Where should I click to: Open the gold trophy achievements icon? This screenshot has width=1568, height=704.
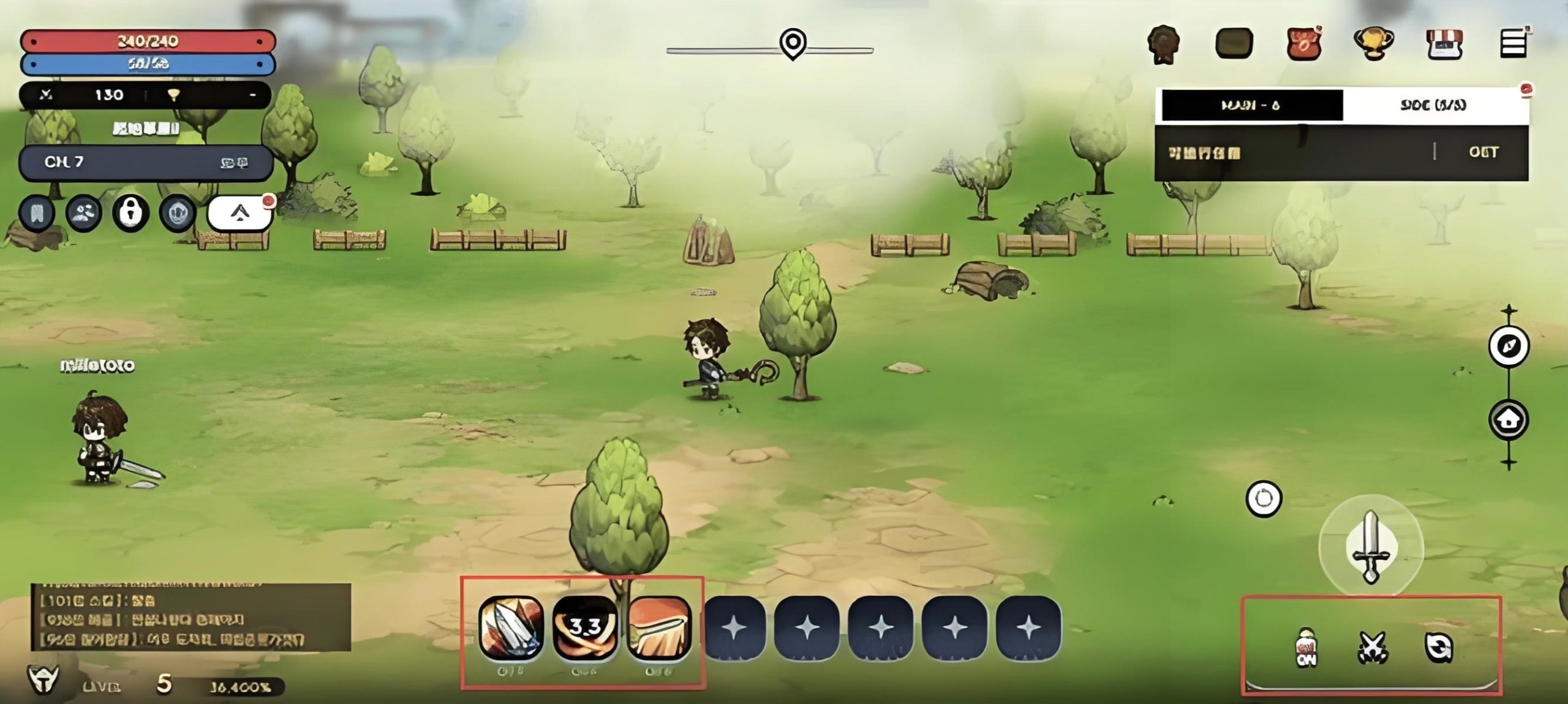coord(1373,43)
